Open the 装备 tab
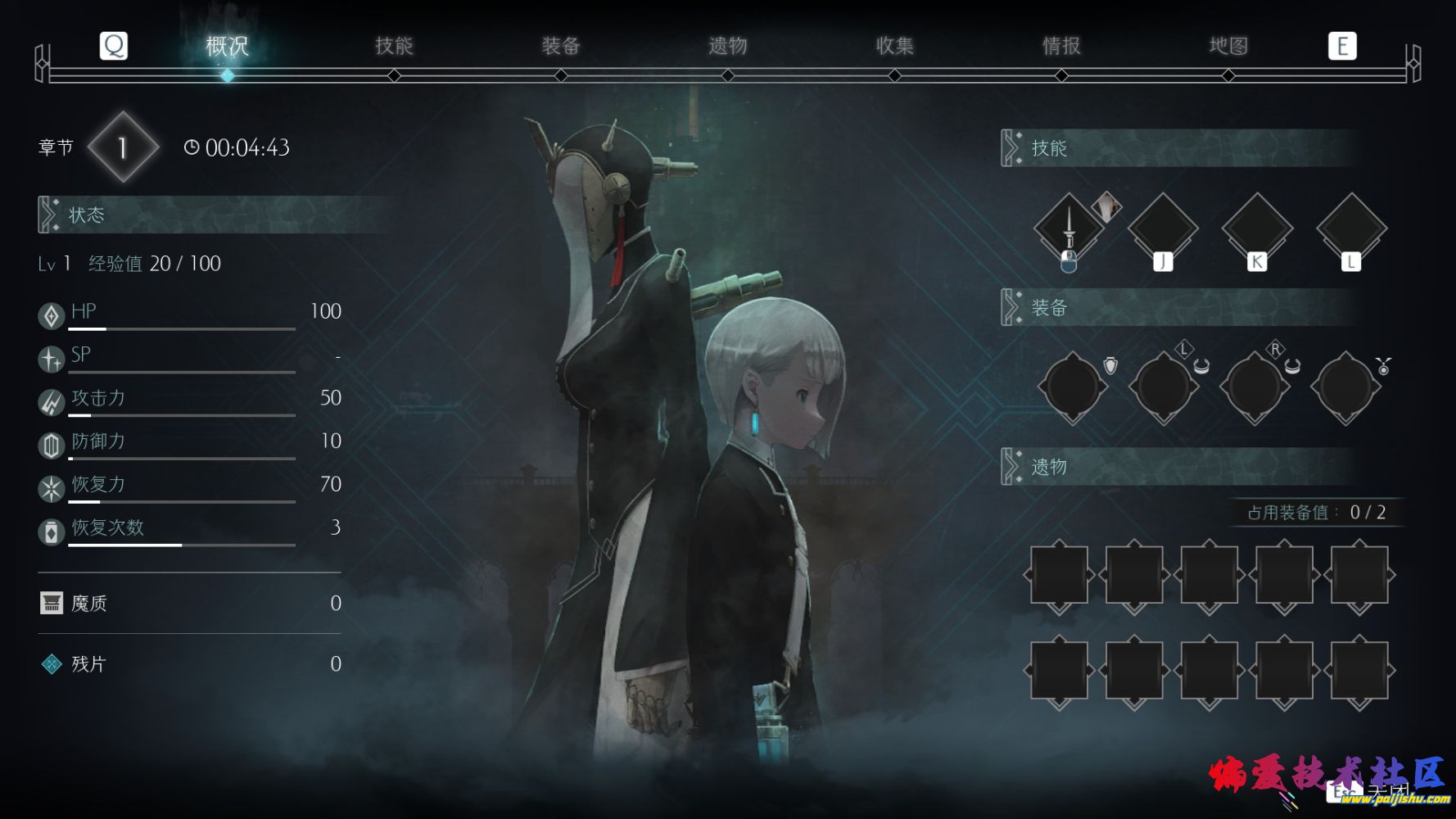1456x819 pixels. click(561, 46)
